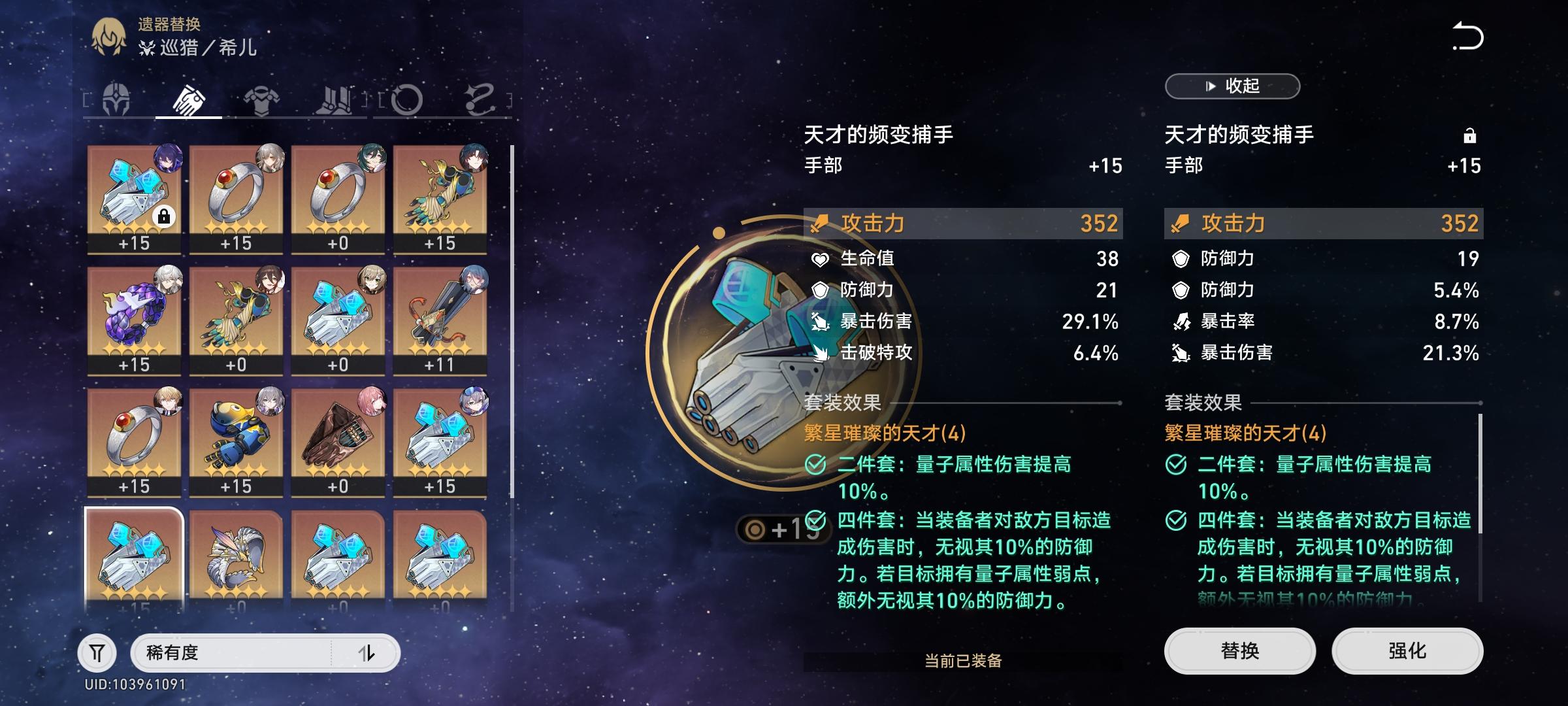Collapse the comparison panel via 收起

(x=1231, y=86)
